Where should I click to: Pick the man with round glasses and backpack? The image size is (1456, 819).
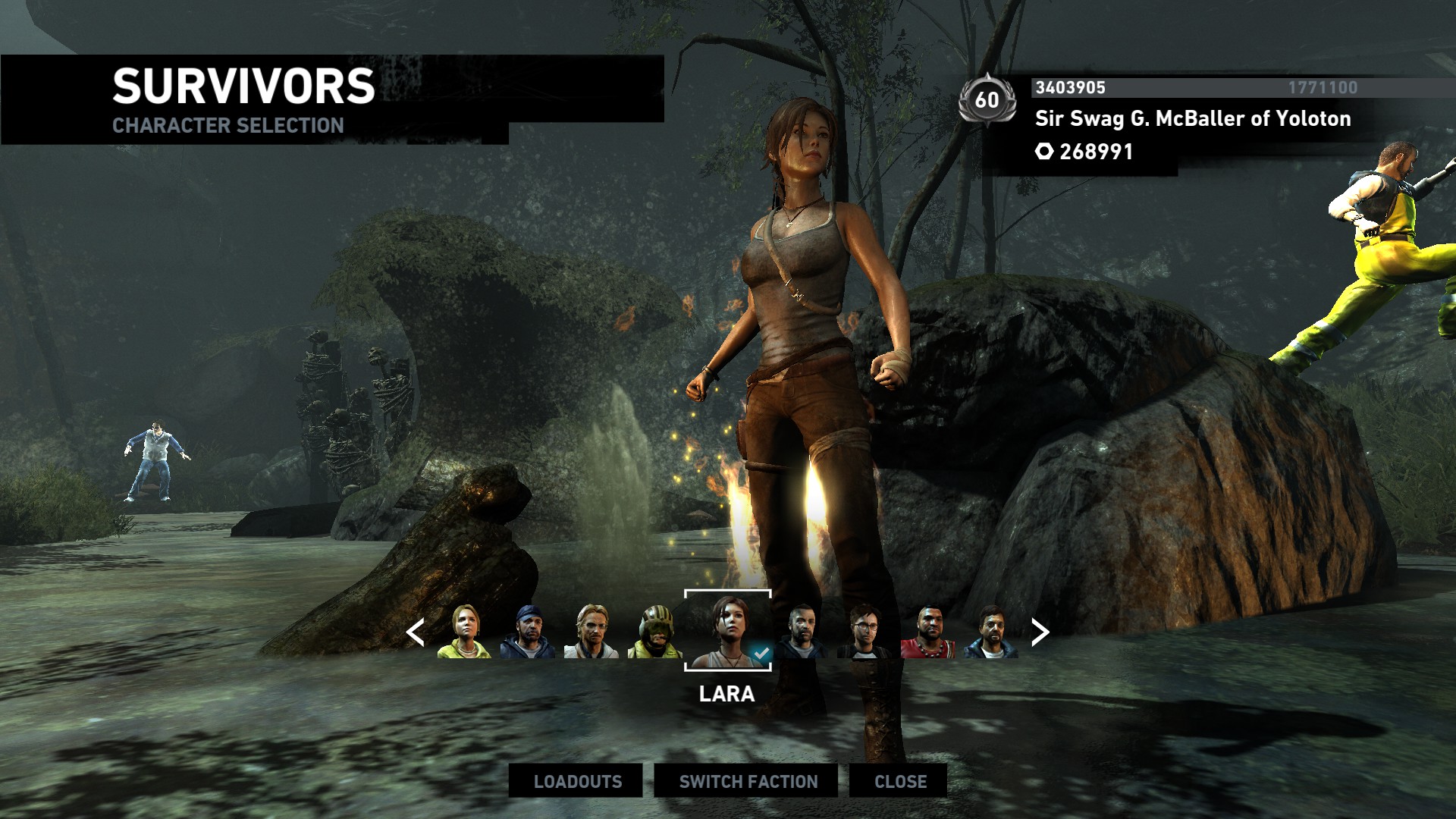[864, 632]
